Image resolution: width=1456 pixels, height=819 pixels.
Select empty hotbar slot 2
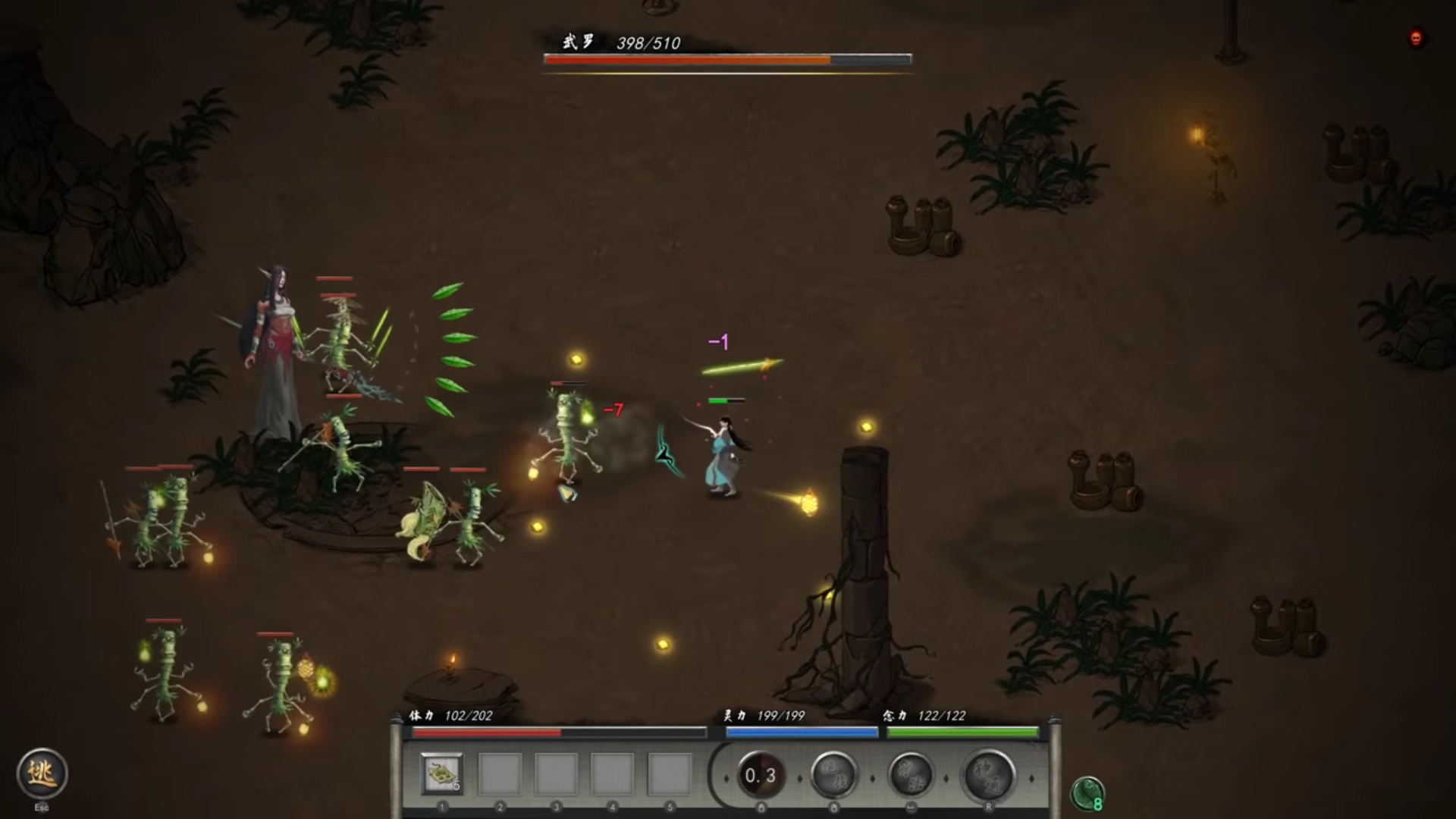[499, 771]
